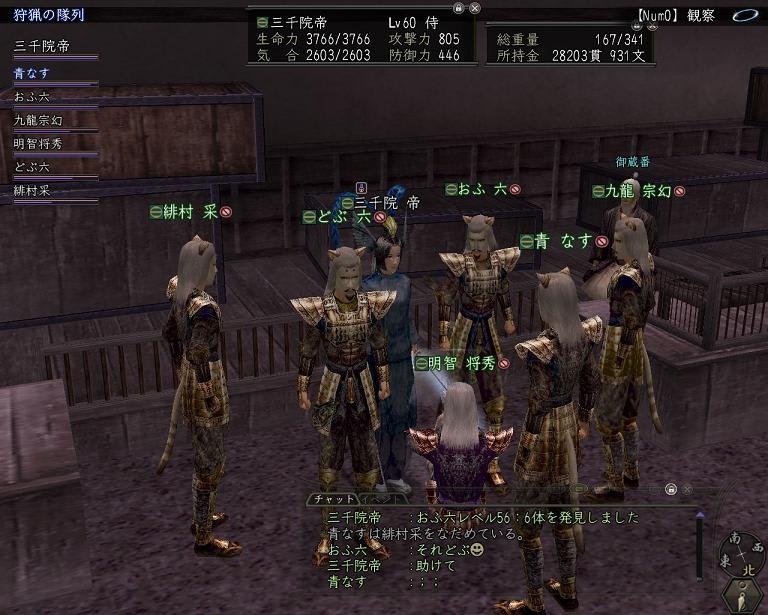Select 青なす in the party list
This screenshot has height=615, width=768.
coord(31,73)
